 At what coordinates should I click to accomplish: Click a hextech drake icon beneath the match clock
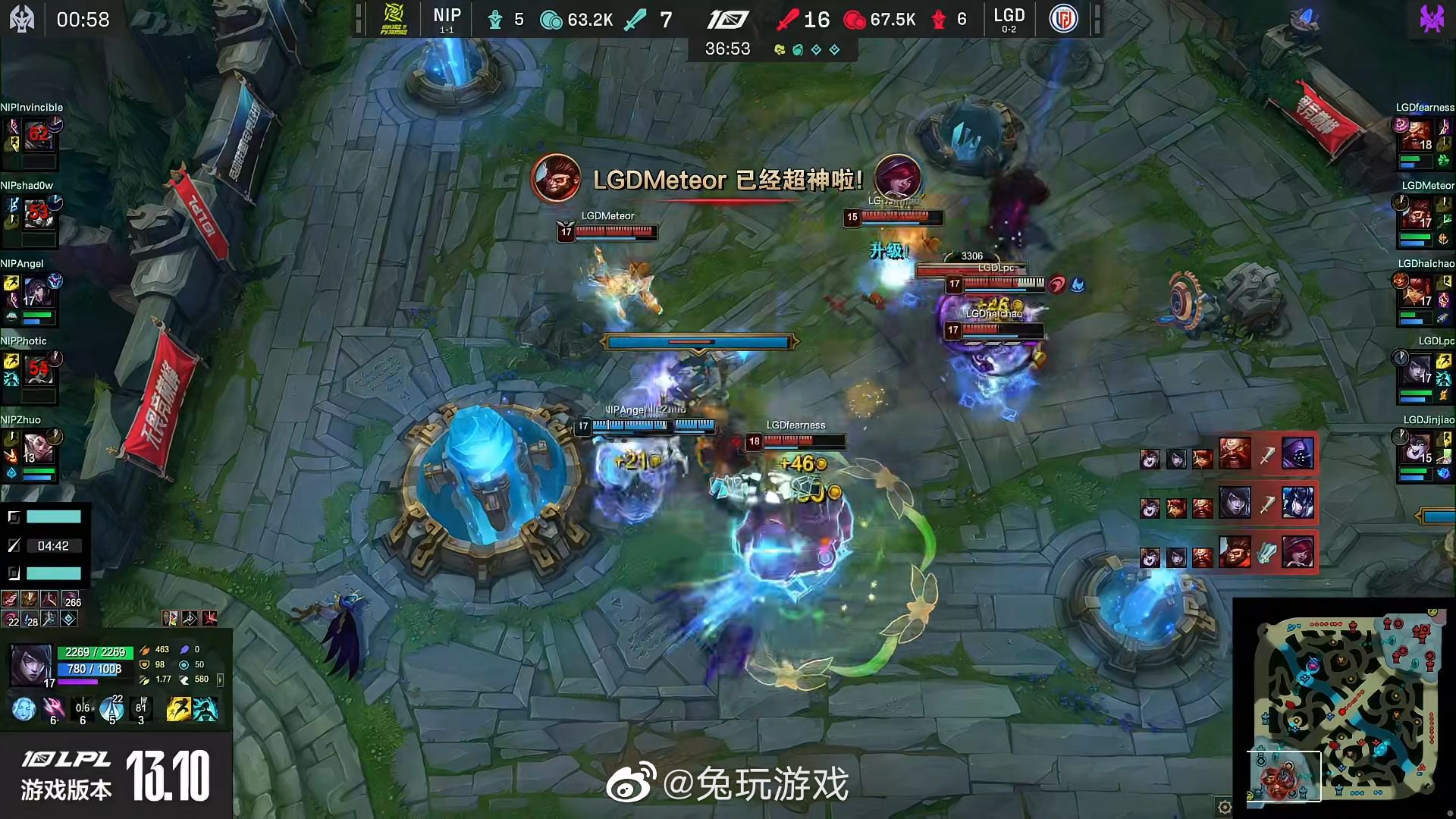[x=817, y=49]
